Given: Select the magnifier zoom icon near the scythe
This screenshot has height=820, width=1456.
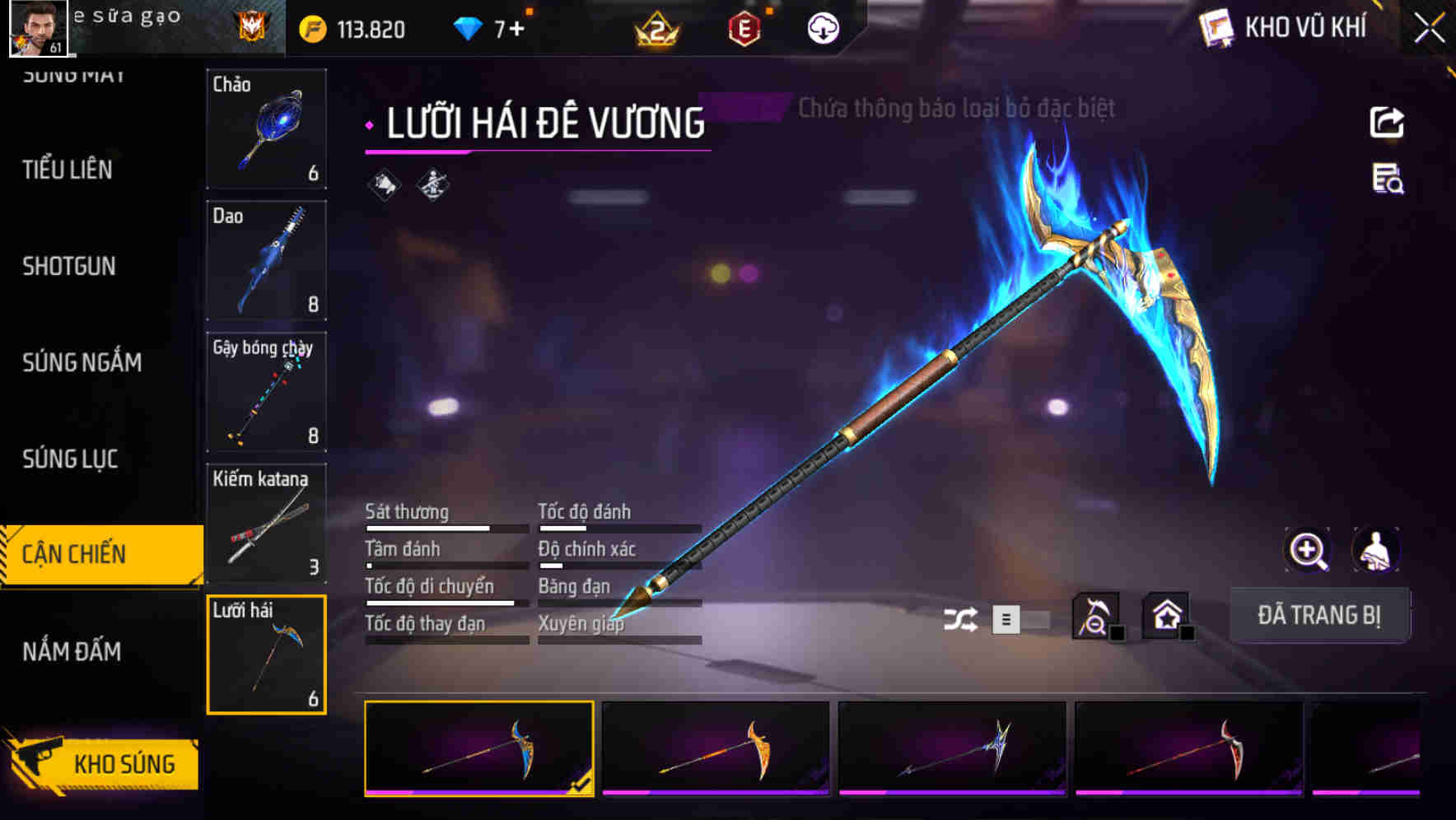Looking at the screenshot, I should pyautogui.click(x=1308, y=550).
